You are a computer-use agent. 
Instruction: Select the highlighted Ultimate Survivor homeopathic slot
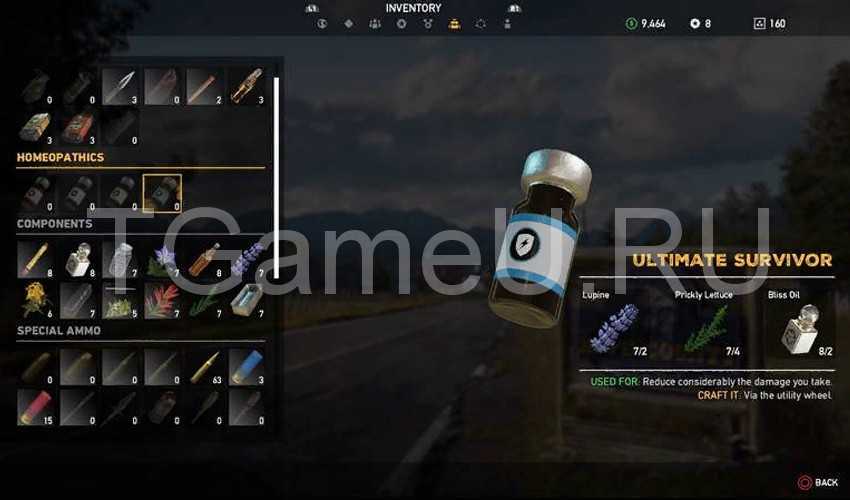coord(161,192)
